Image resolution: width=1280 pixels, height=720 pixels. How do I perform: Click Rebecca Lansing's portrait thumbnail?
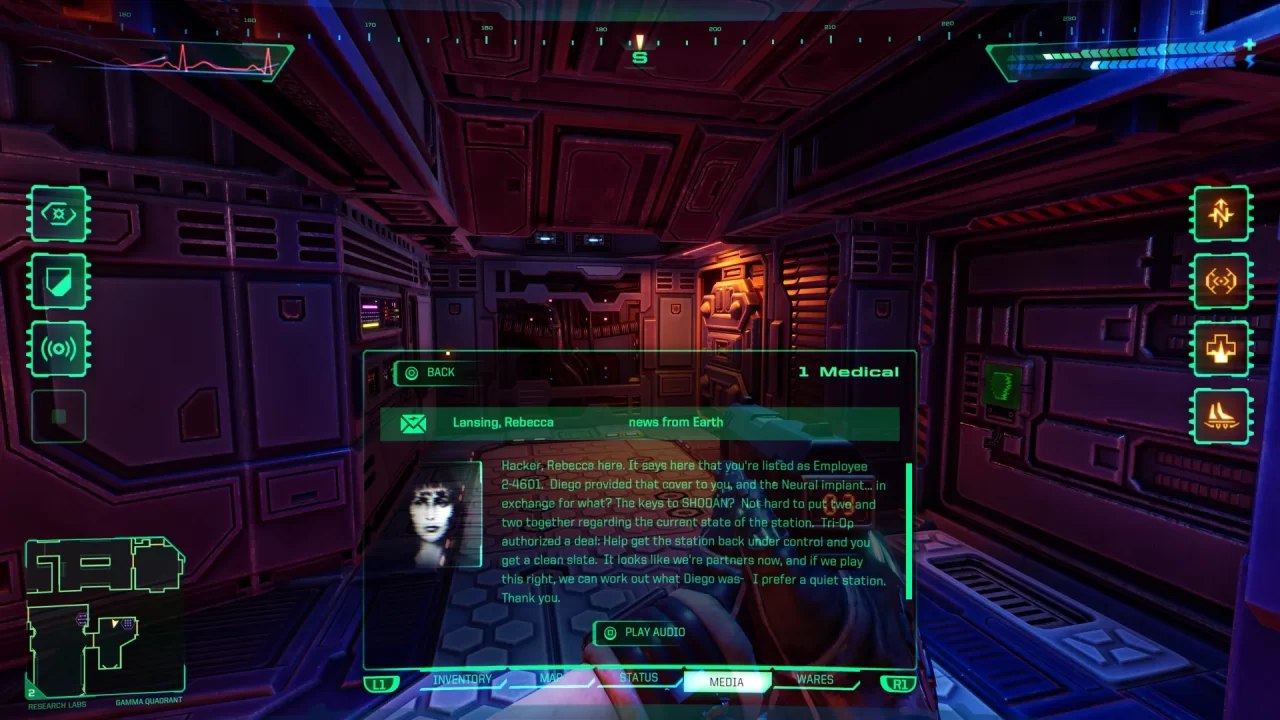(445, 514)
